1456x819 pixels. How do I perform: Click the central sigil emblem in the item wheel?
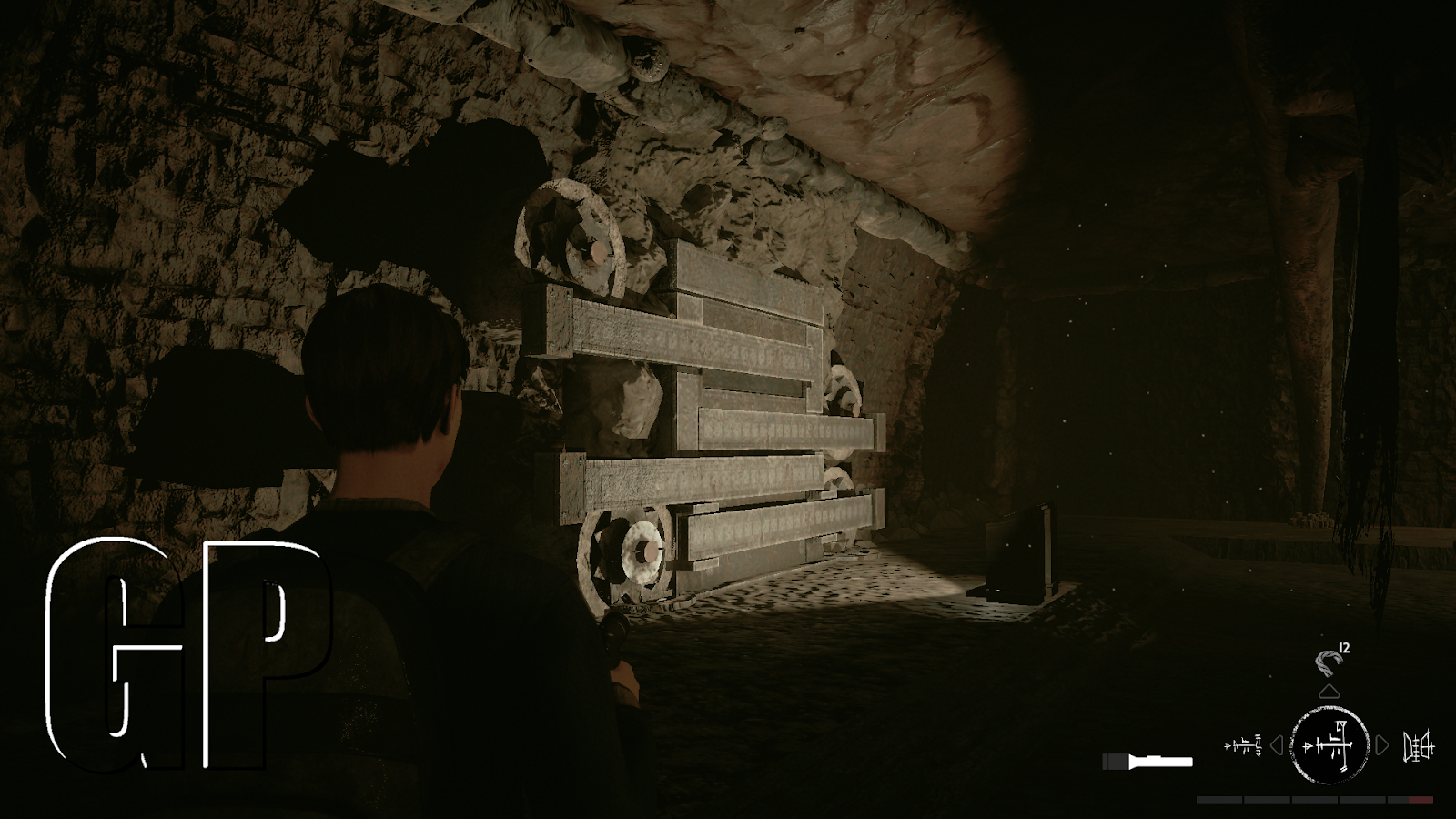click(x=1330, y=744)
